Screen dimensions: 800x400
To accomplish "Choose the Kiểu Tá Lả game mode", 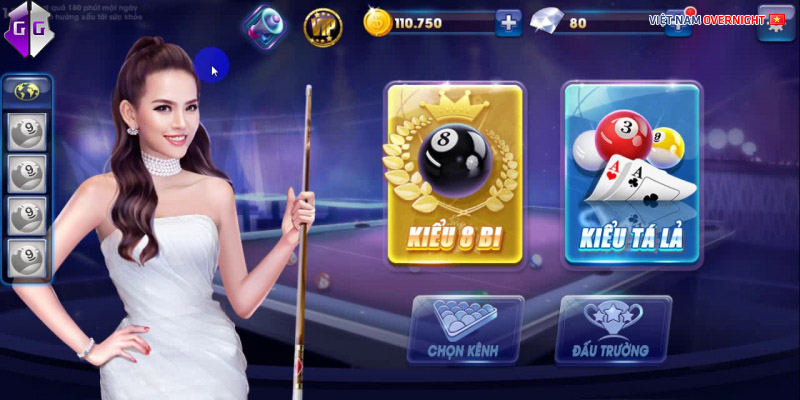I will [631, 176].
